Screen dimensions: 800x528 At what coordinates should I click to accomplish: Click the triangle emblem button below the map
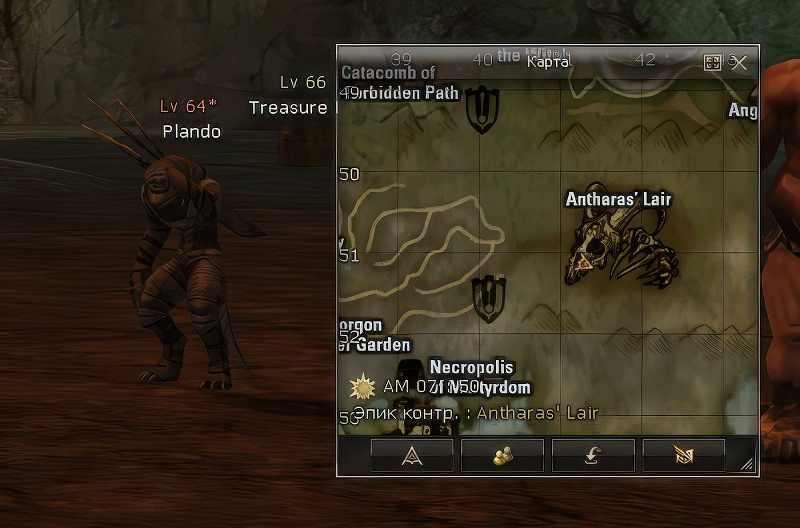tap(411, 455)
